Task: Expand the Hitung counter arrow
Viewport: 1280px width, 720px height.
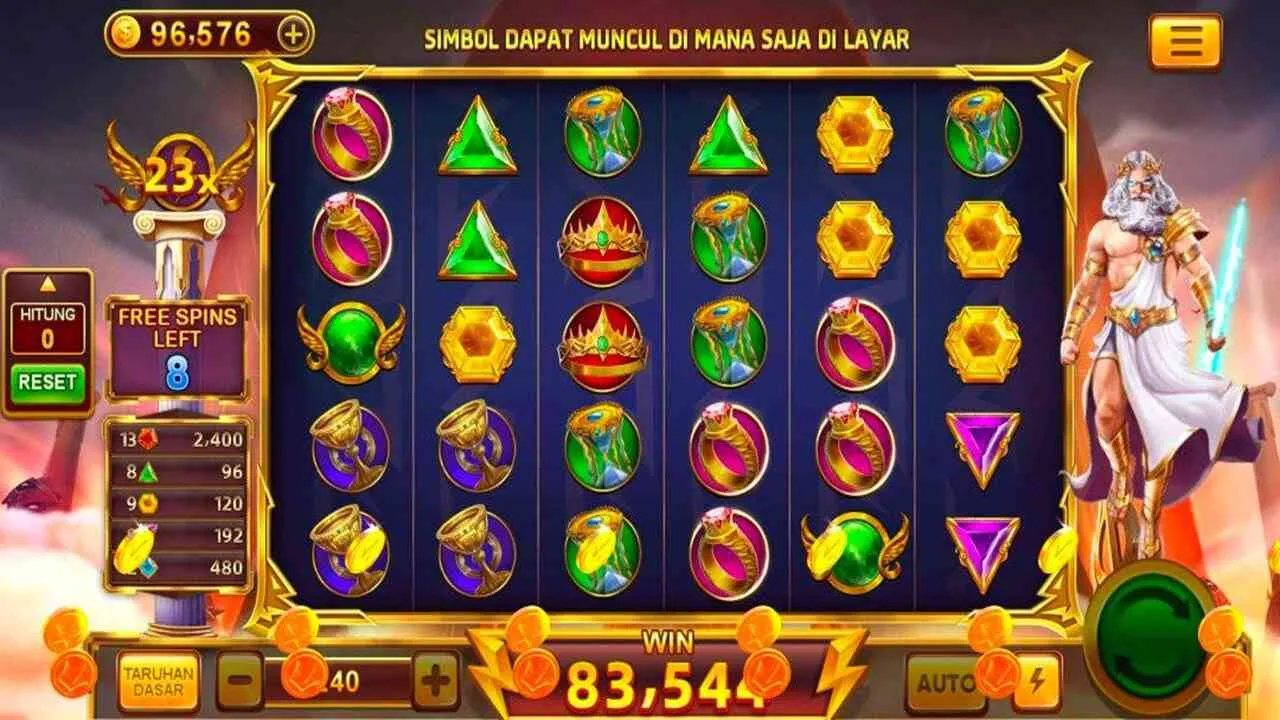Action: 47,284
